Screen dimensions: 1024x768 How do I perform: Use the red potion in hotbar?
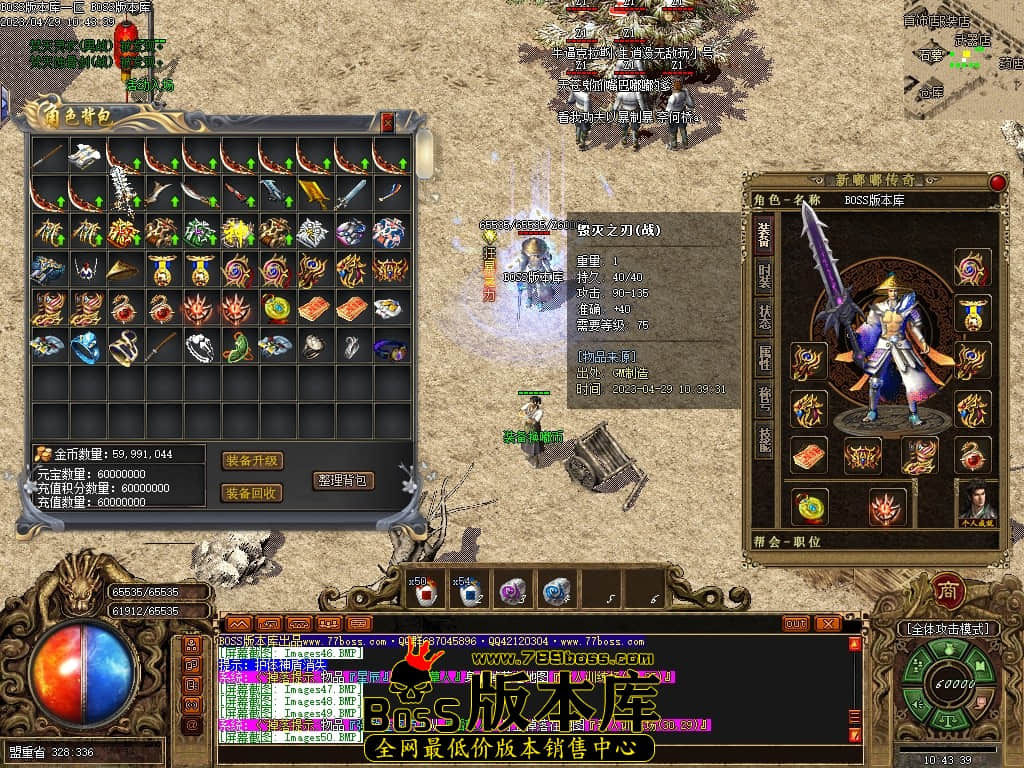[427, 592]
